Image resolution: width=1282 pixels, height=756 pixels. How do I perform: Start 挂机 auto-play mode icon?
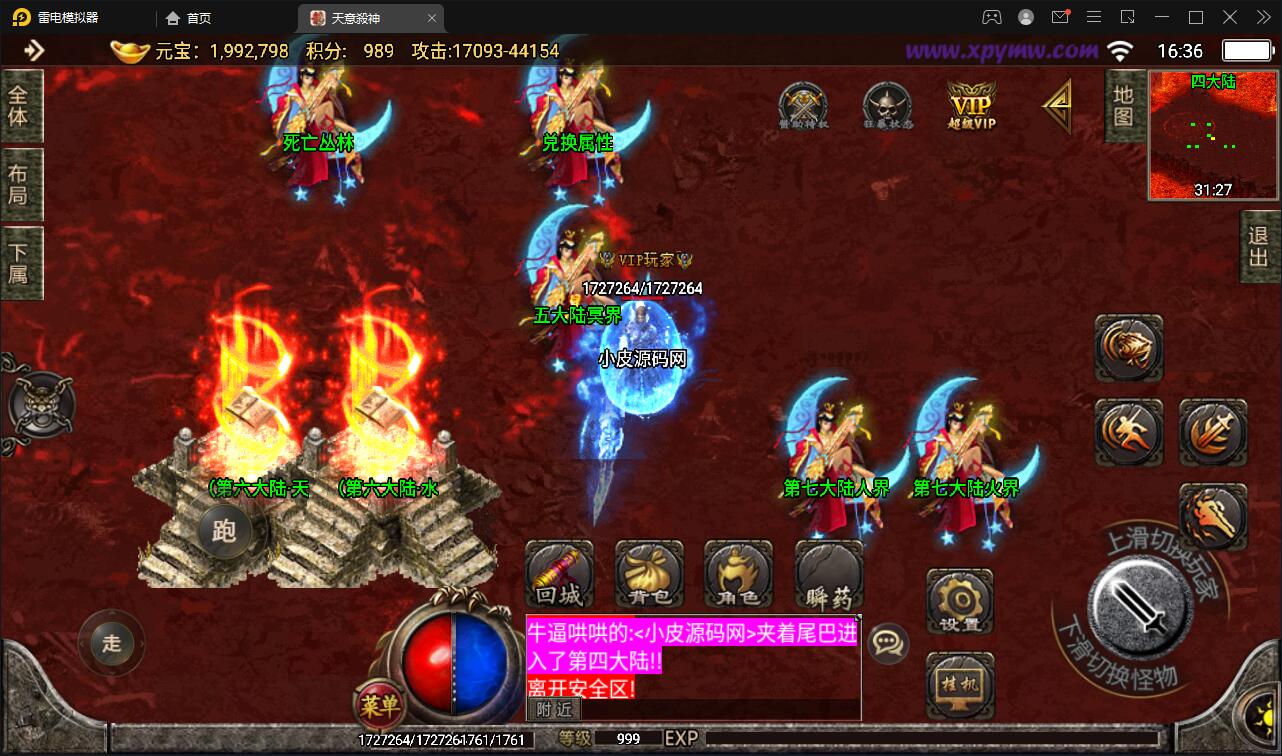tap(960, 682)
